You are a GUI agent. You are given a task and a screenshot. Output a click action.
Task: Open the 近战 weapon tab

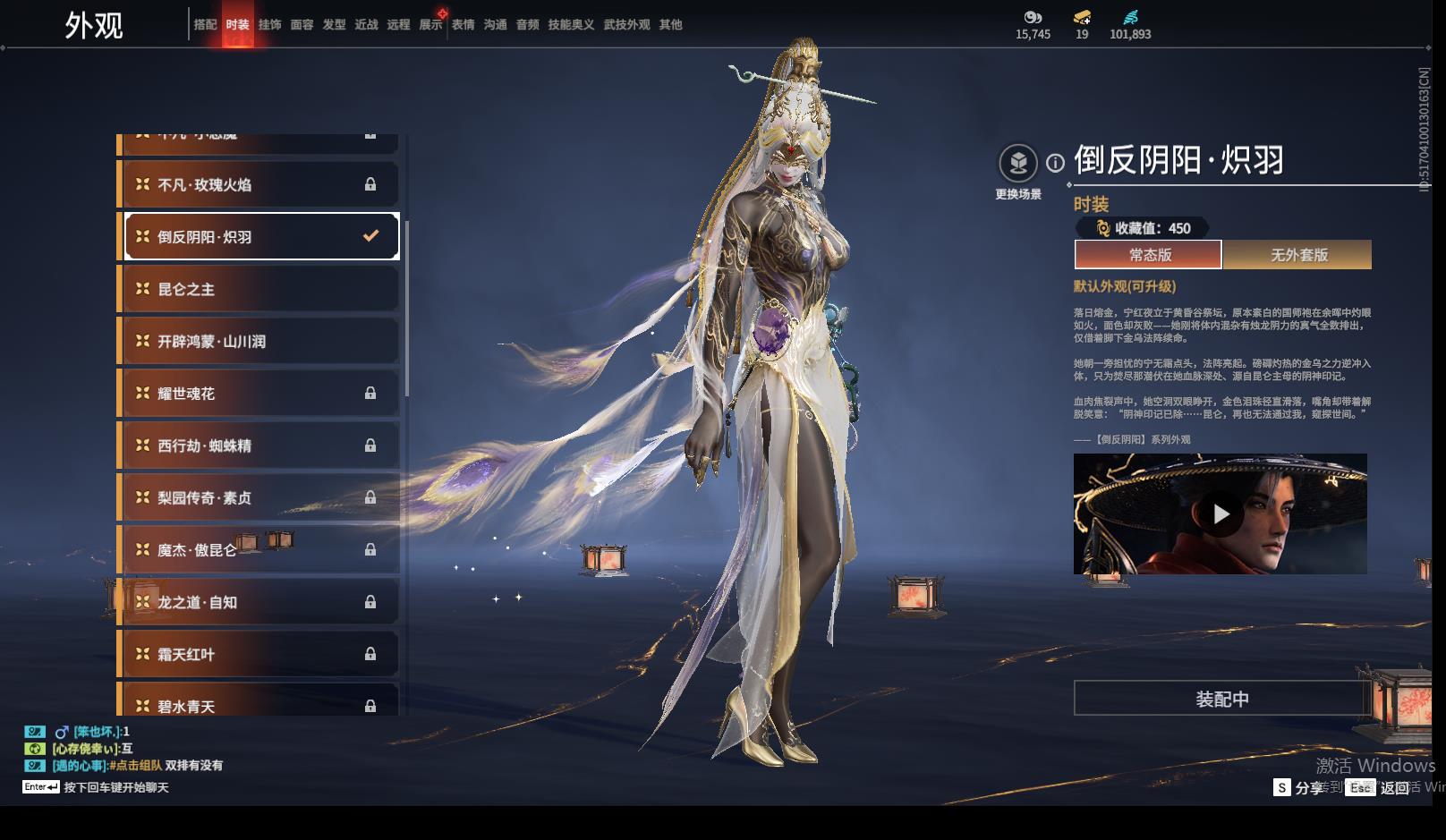[x=366, y=25]
